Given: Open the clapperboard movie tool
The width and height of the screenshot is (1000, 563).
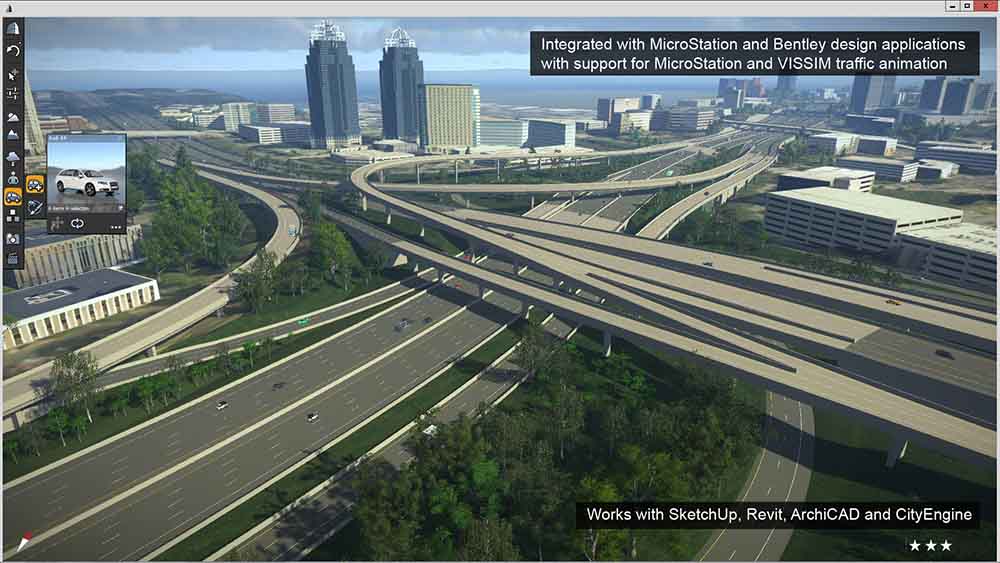Looking at the screenshot, I should pos(13,259).
